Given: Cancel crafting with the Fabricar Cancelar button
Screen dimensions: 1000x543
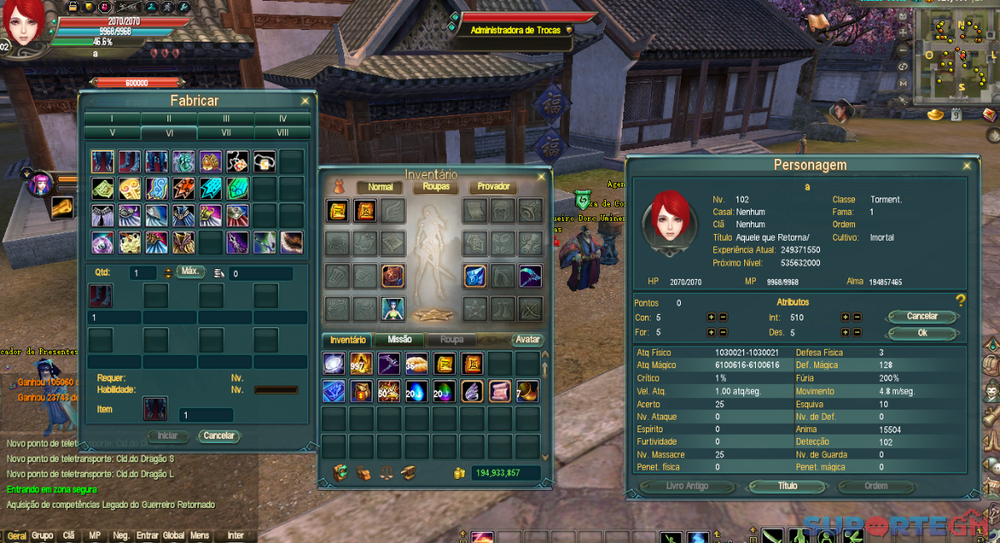Looking at the screenshot, I should click(219, 436).
